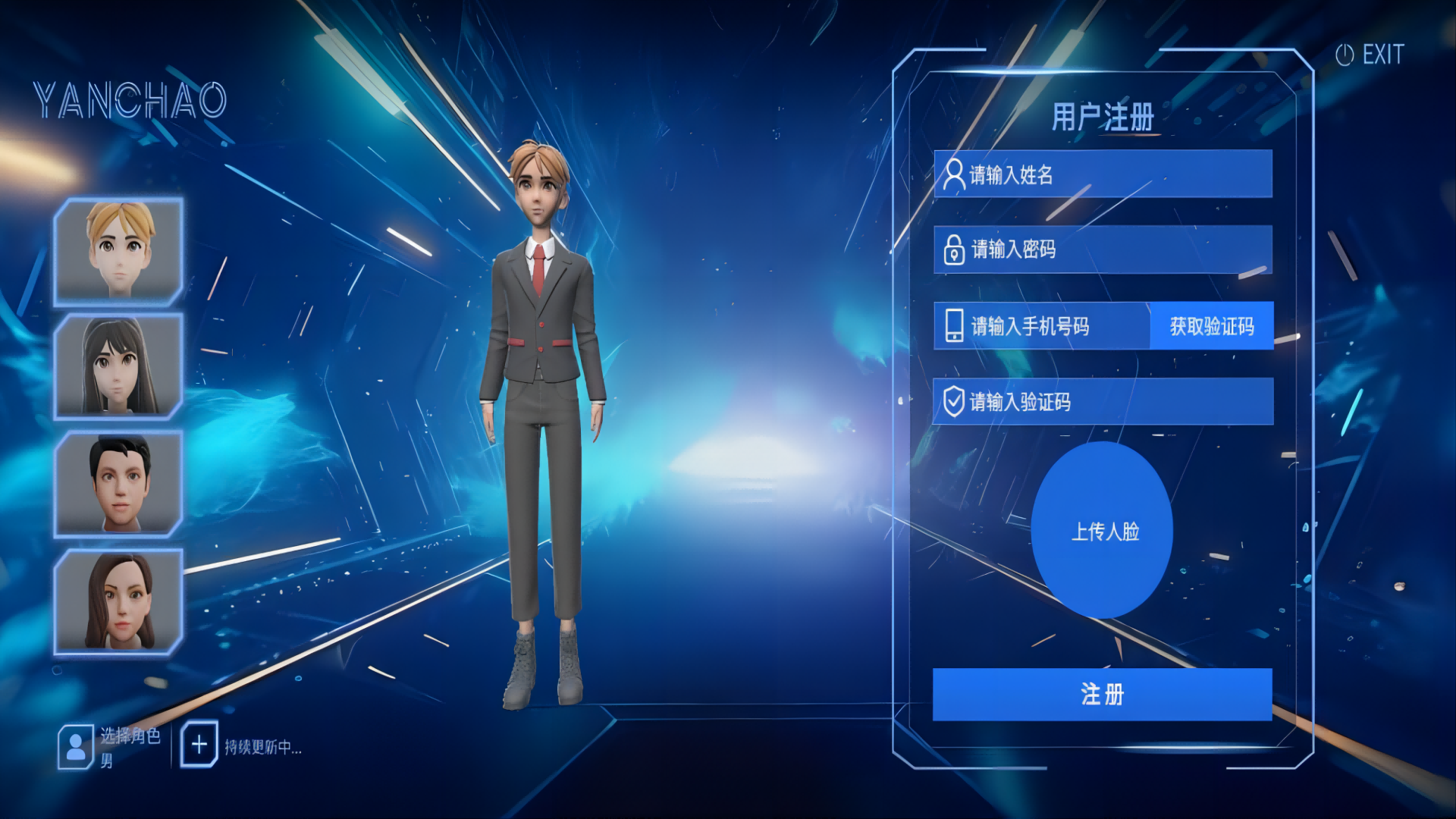Click the plus icon beside 持续更新中
Image resolution: width=1456 pixels, height=819 pixels.
199,745
